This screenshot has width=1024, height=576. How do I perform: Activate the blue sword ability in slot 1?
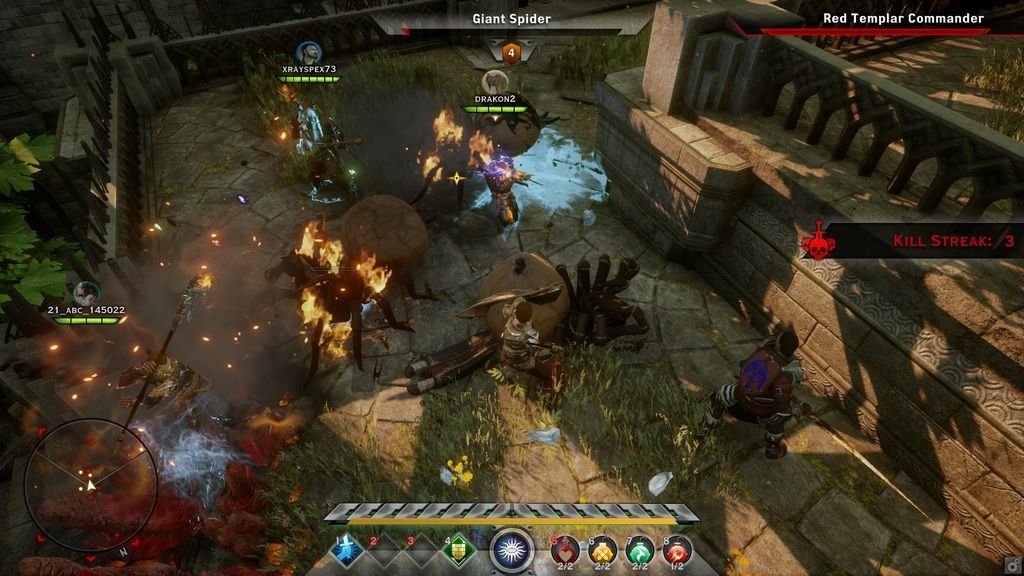pos(348,550)
